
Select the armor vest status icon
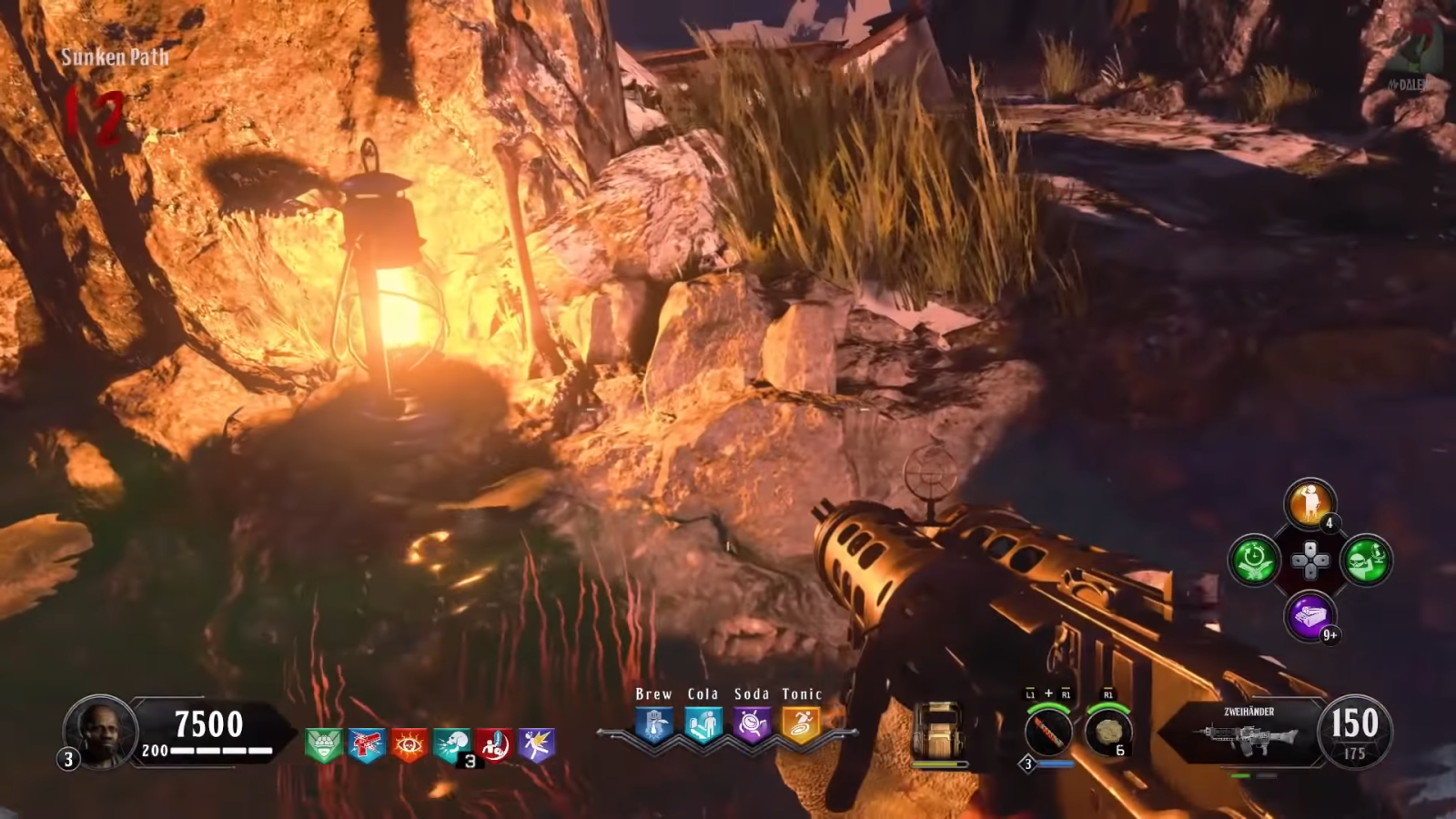coord(939,731)
